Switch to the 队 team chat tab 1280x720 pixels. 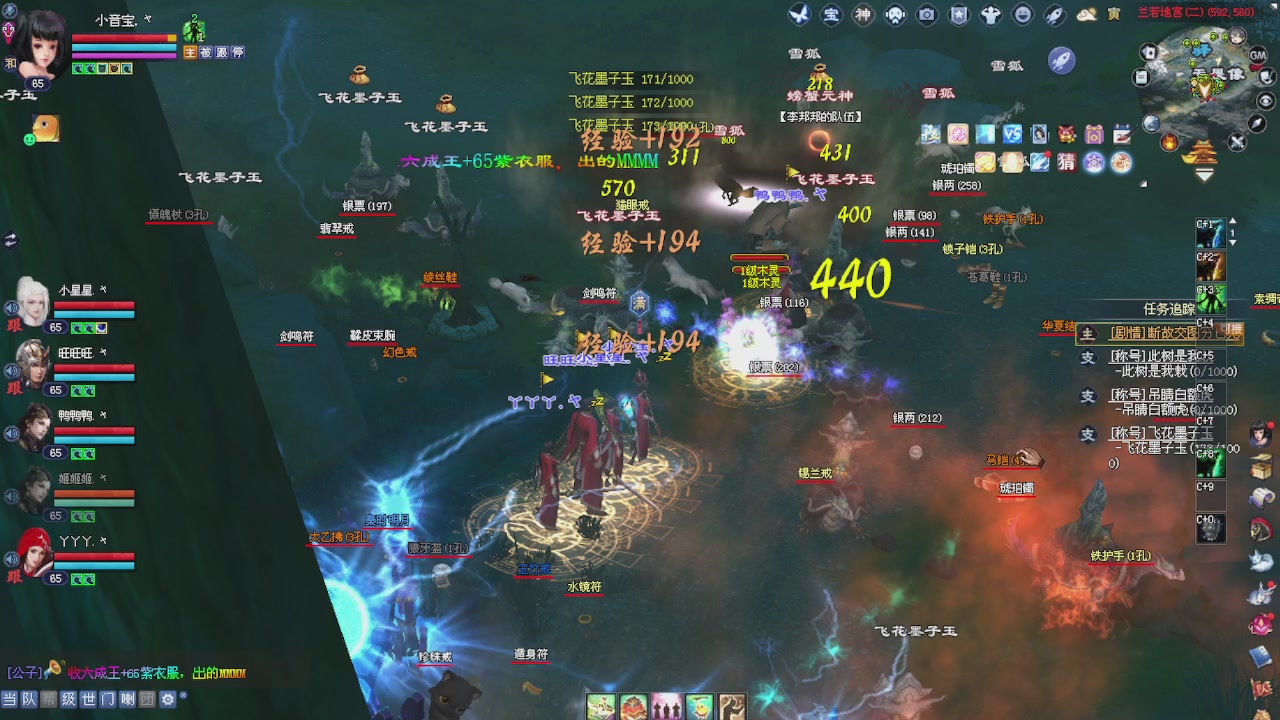29,700
